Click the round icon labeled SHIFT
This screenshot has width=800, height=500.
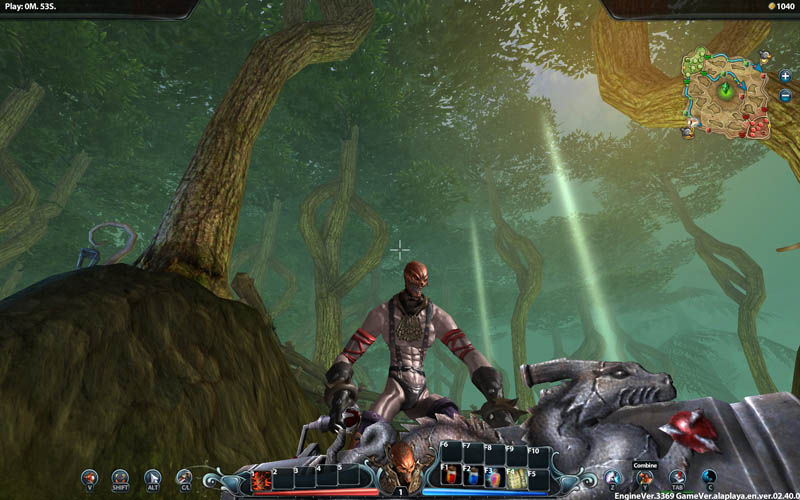point(121,477)
